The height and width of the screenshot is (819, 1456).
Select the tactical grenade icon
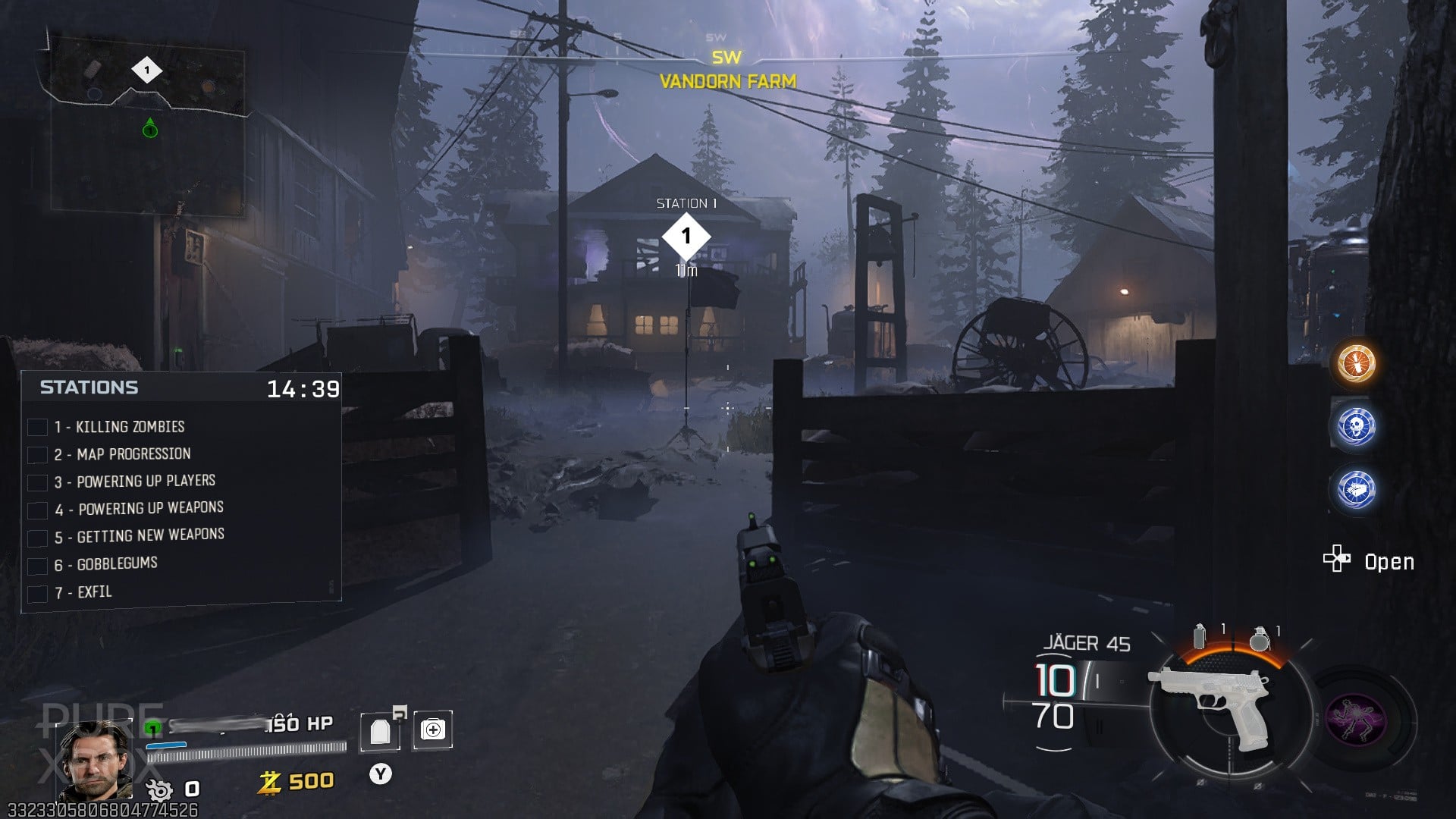[1200, 637]
